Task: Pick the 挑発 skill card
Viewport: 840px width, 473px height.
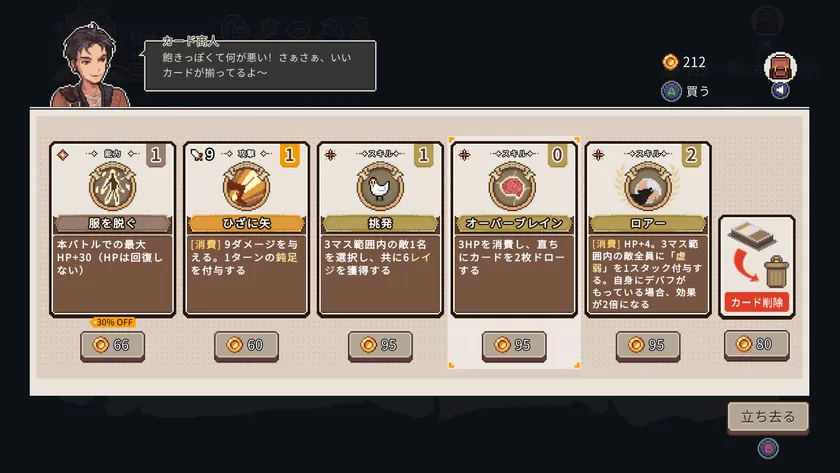Action: [x=380, y=229]
